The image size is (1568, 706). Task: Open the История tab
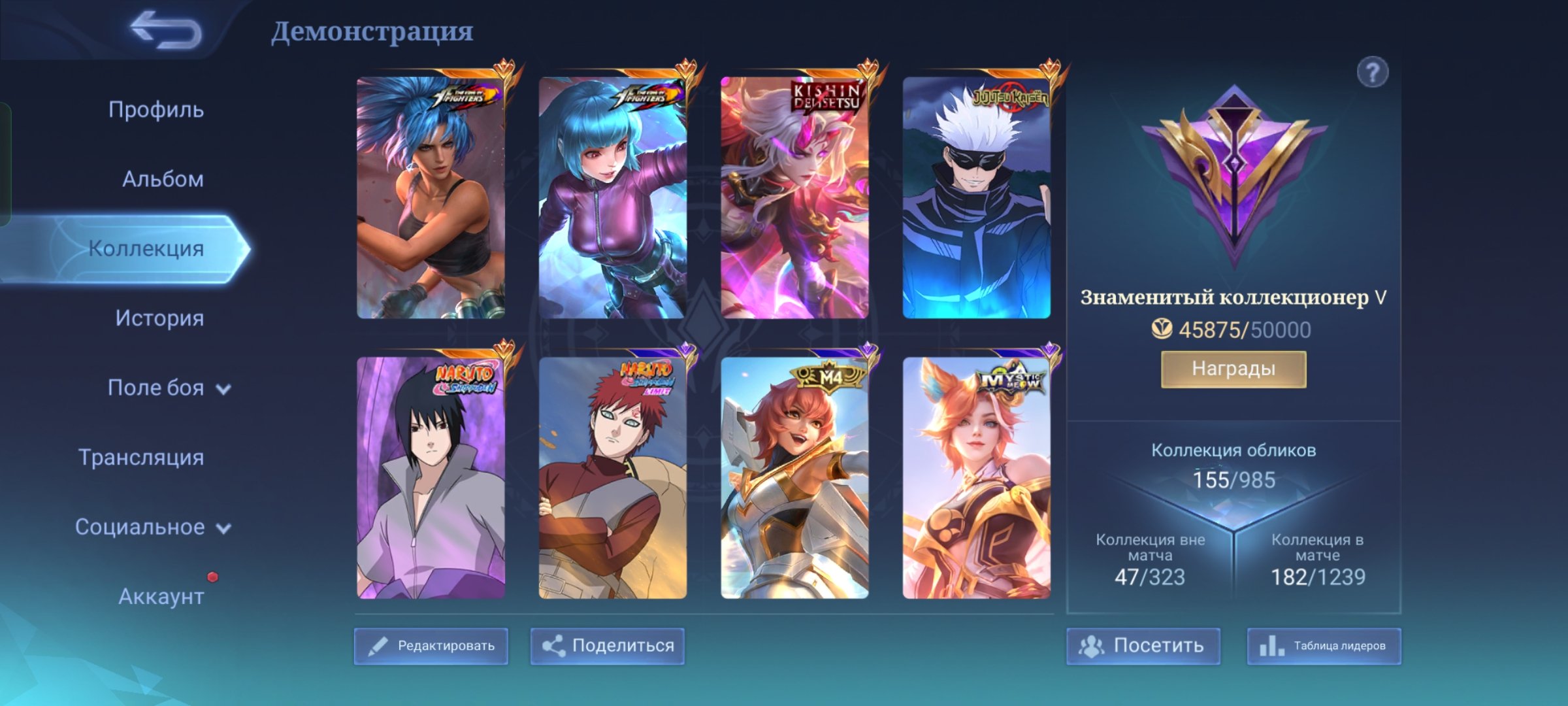(159, 318)
